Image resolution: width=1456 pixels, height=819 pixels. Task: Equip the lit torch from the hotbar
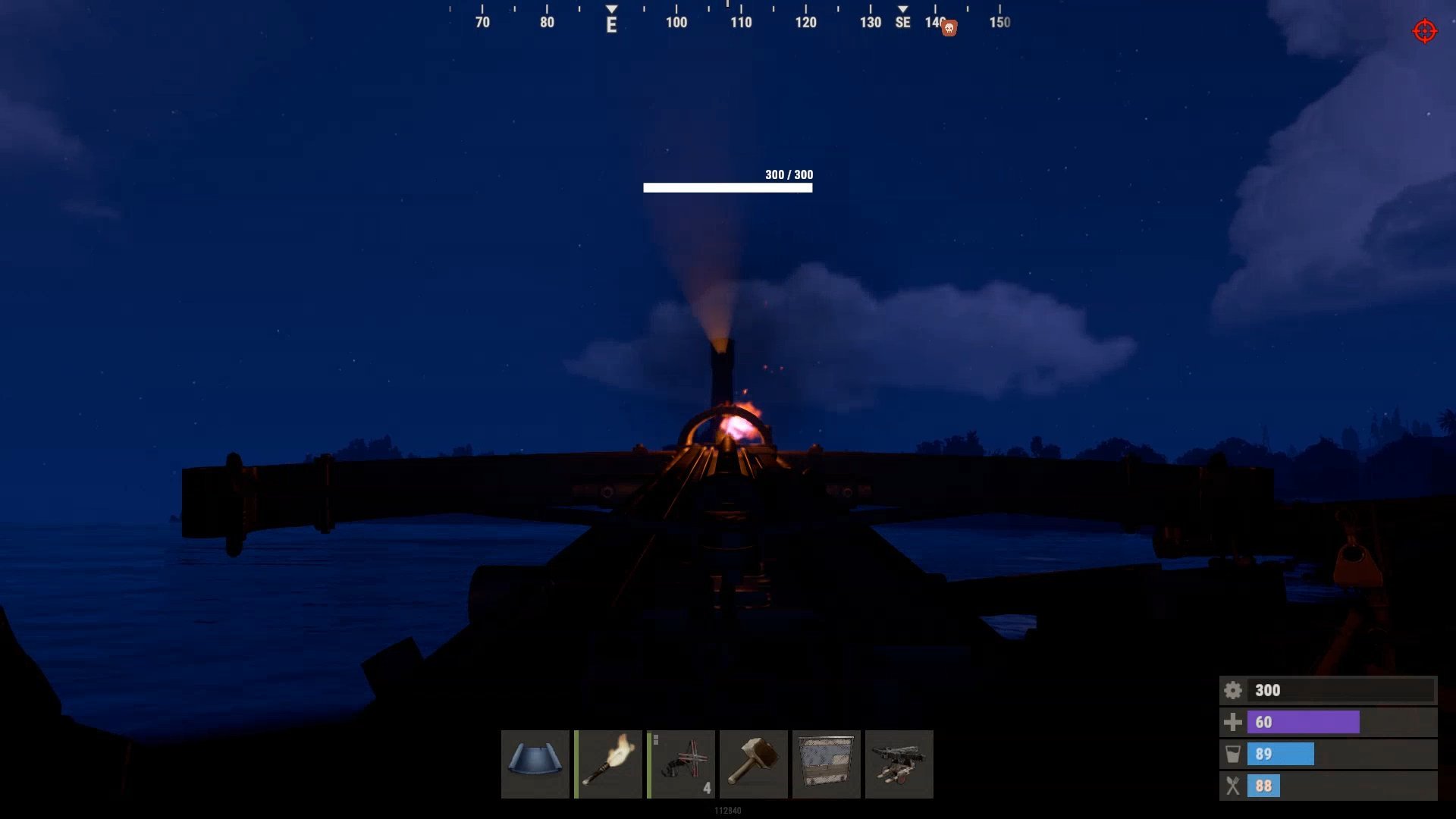(x=608, y=764)
